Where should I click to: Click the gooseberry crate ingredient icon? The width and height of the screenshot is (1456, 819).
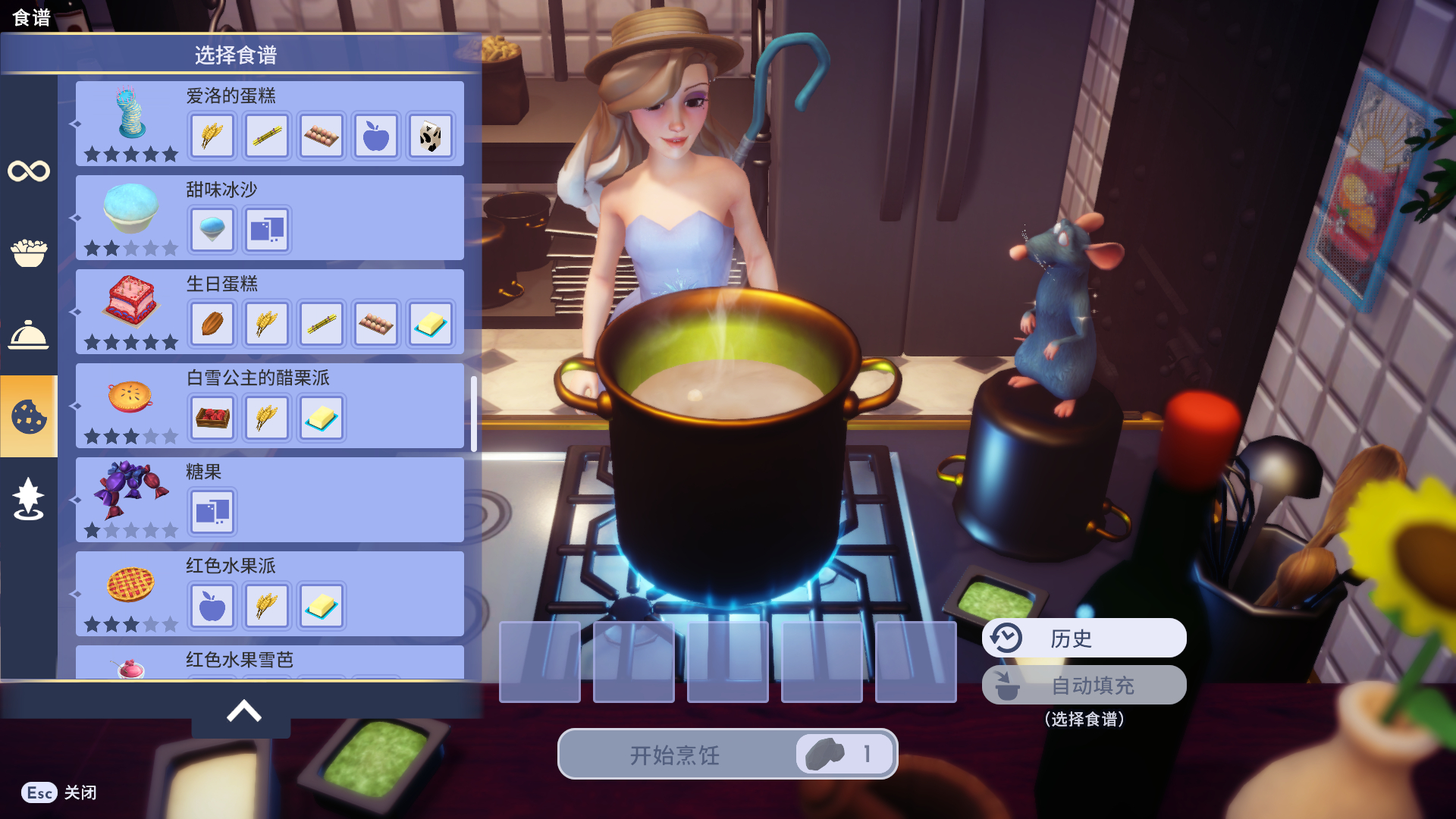tap(212, 418)
